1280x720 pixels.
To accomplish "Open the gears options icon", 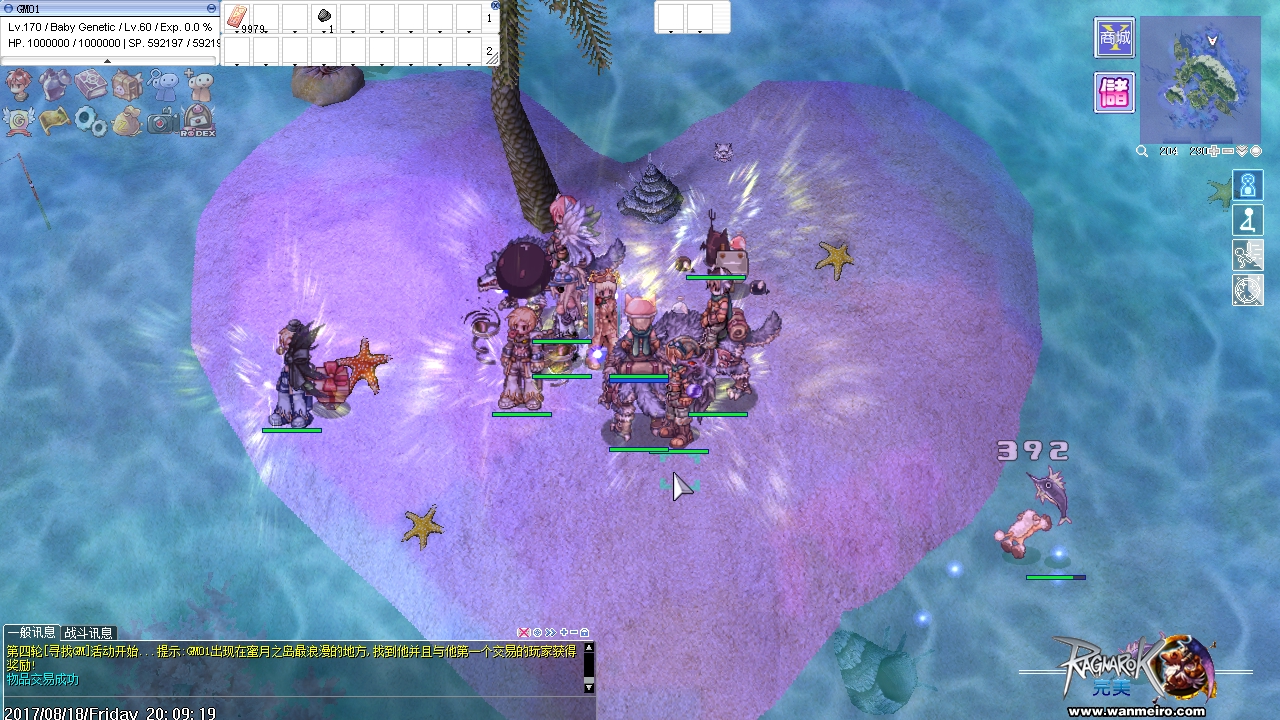I will tap(90, 121).
